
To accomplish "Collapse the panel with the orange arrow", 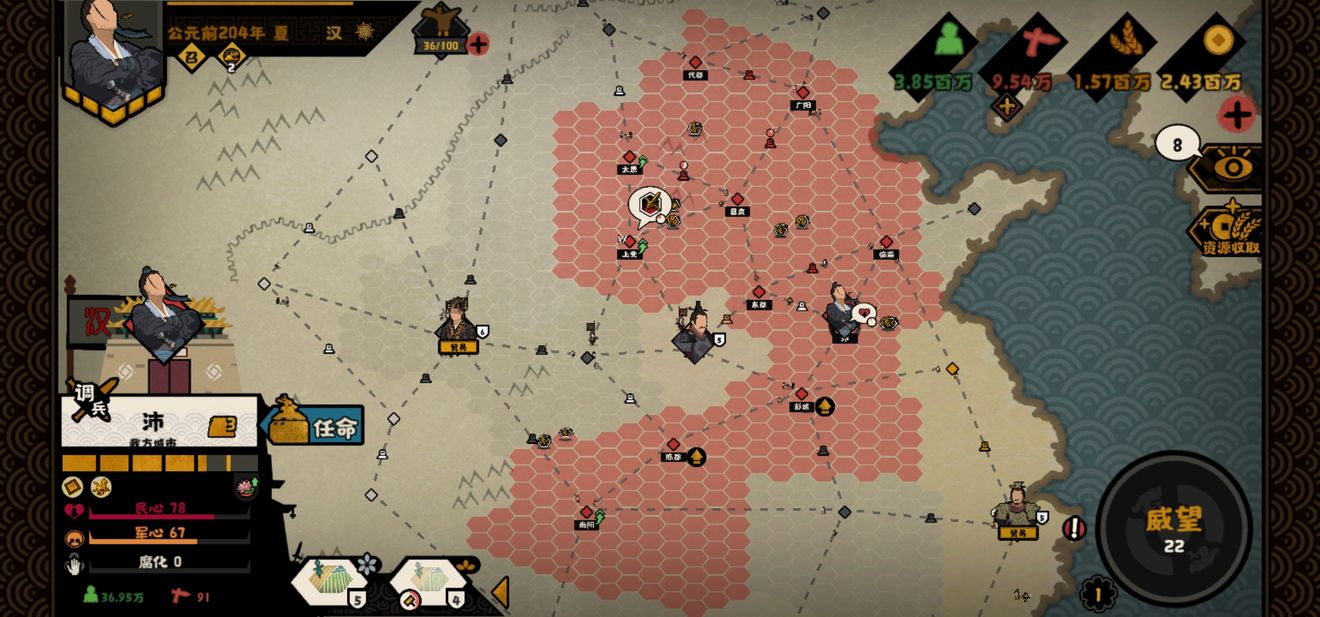I will (500, 592).
